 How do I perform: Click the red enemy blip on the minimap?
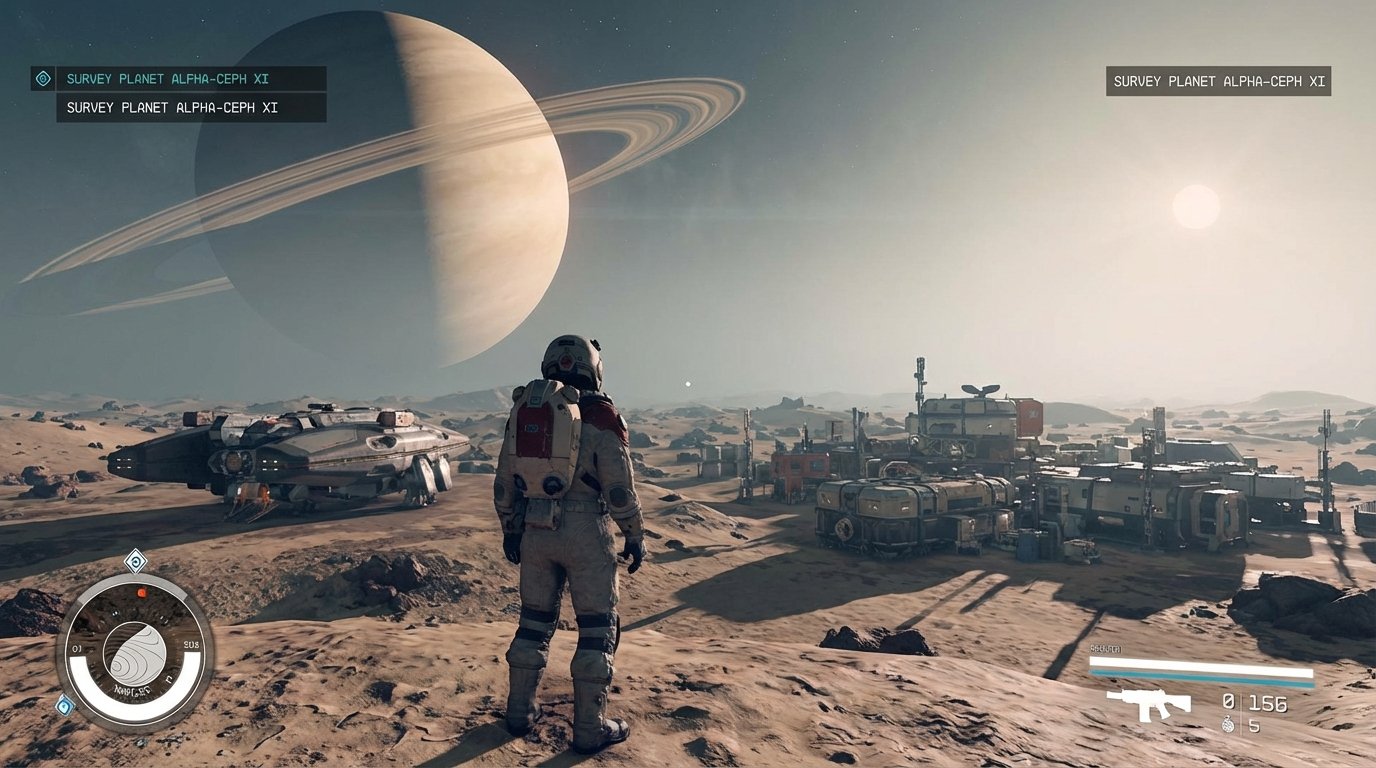[x=141, y=593]
